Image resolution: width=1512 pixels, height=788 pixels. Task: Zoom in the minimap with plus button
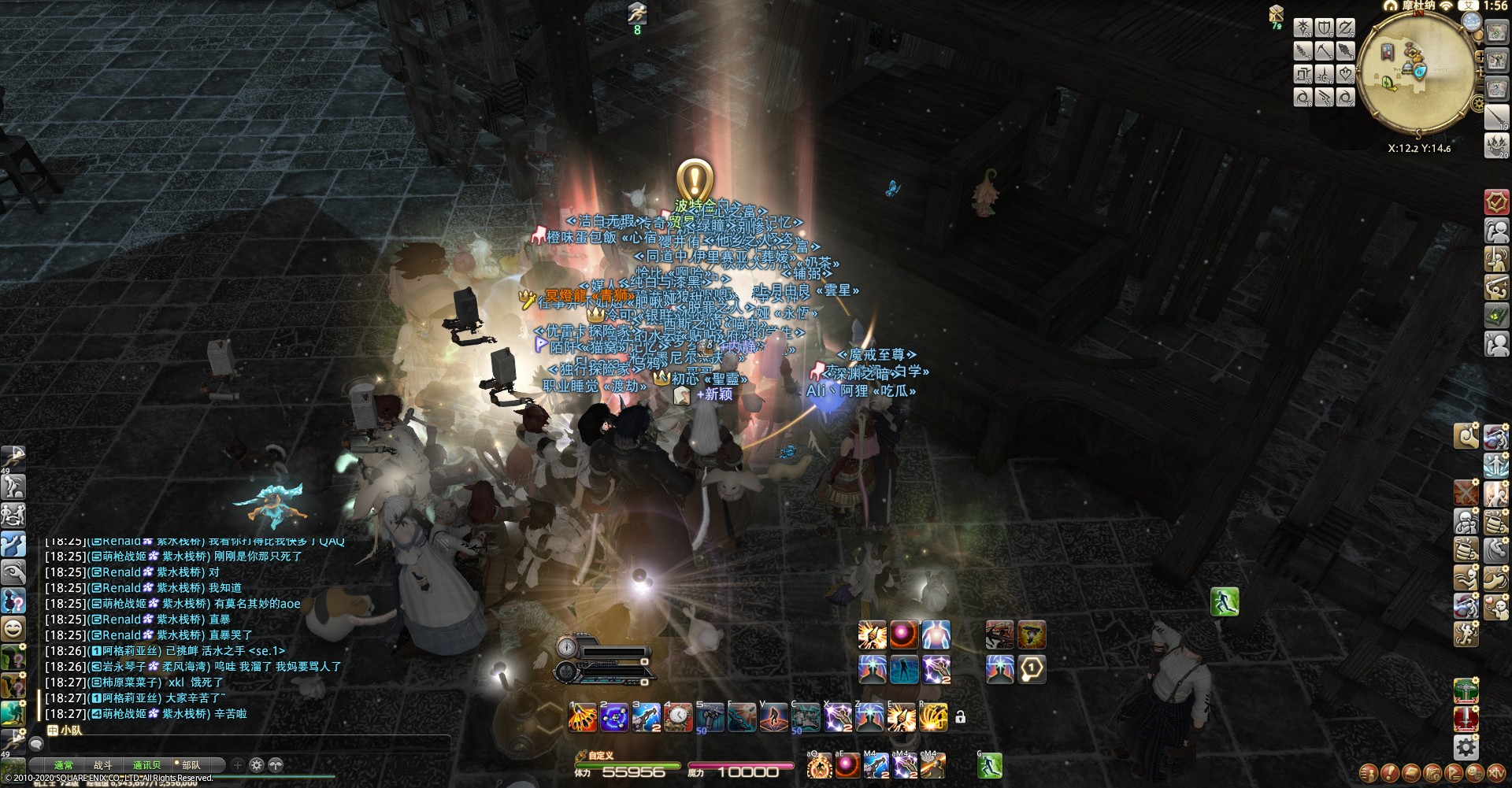(x=1480, y=57)
